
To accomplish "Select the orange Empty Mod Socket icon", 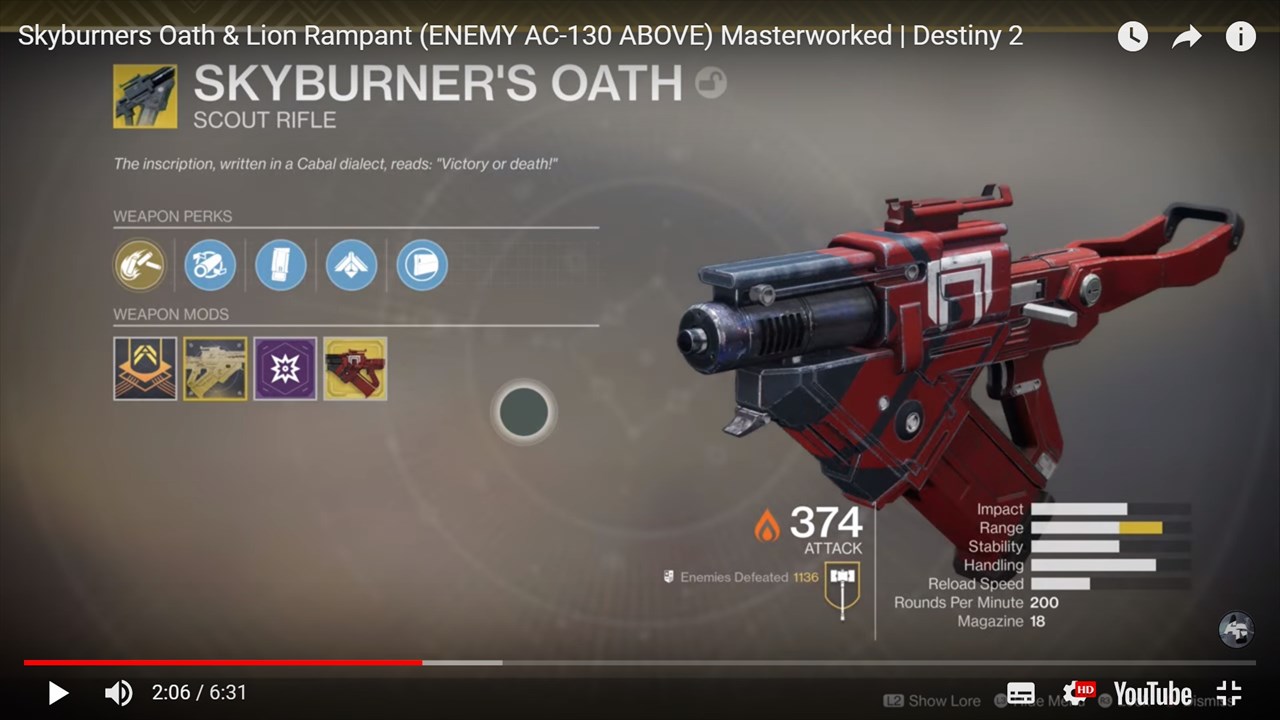I will pyautogui.click(x=145, y=368).
